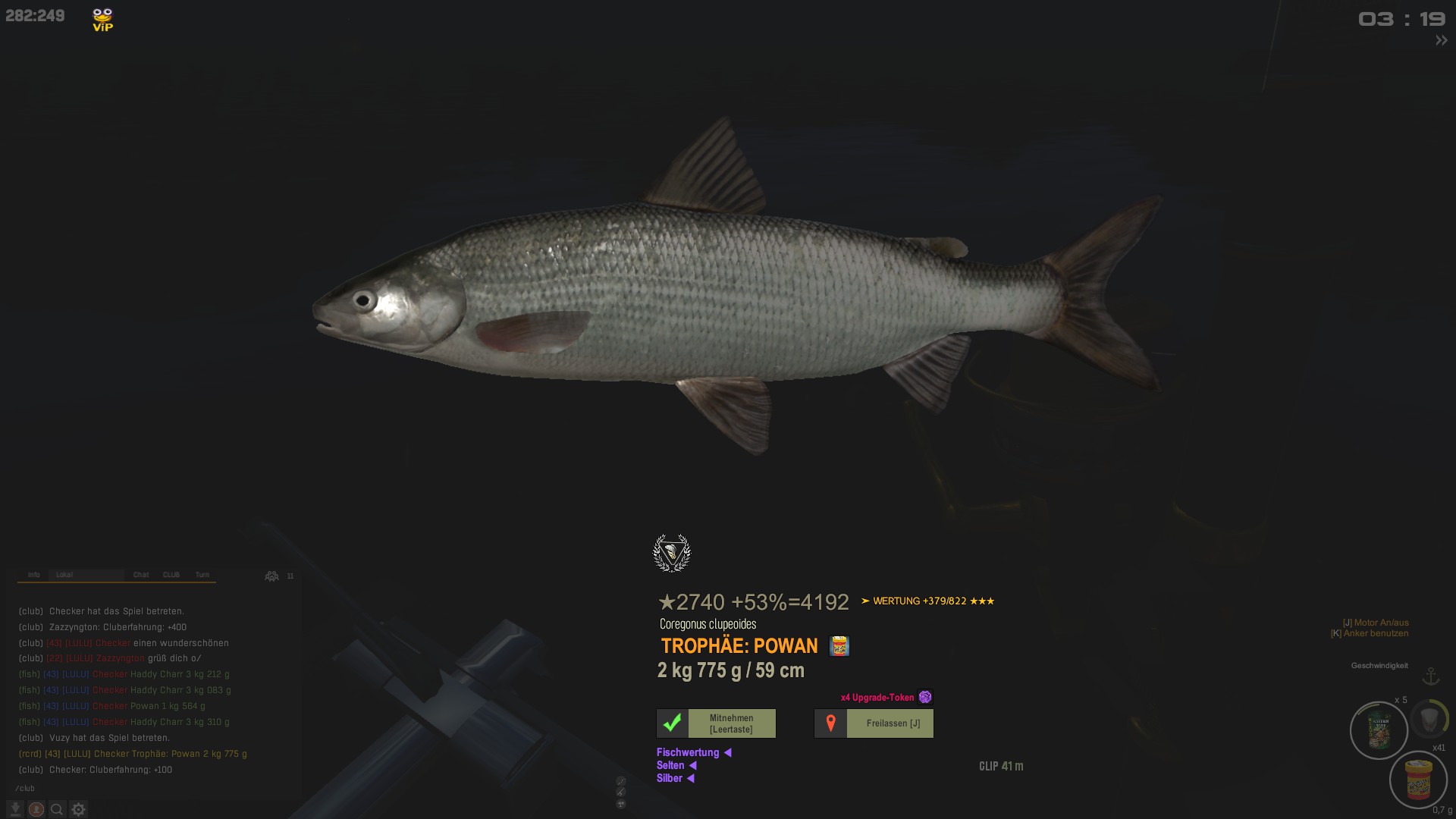Viewport: 1456px width, 819px height.
Task: Click the bait jar icon beside Trophäe: Powan
Action: (839, 646)
